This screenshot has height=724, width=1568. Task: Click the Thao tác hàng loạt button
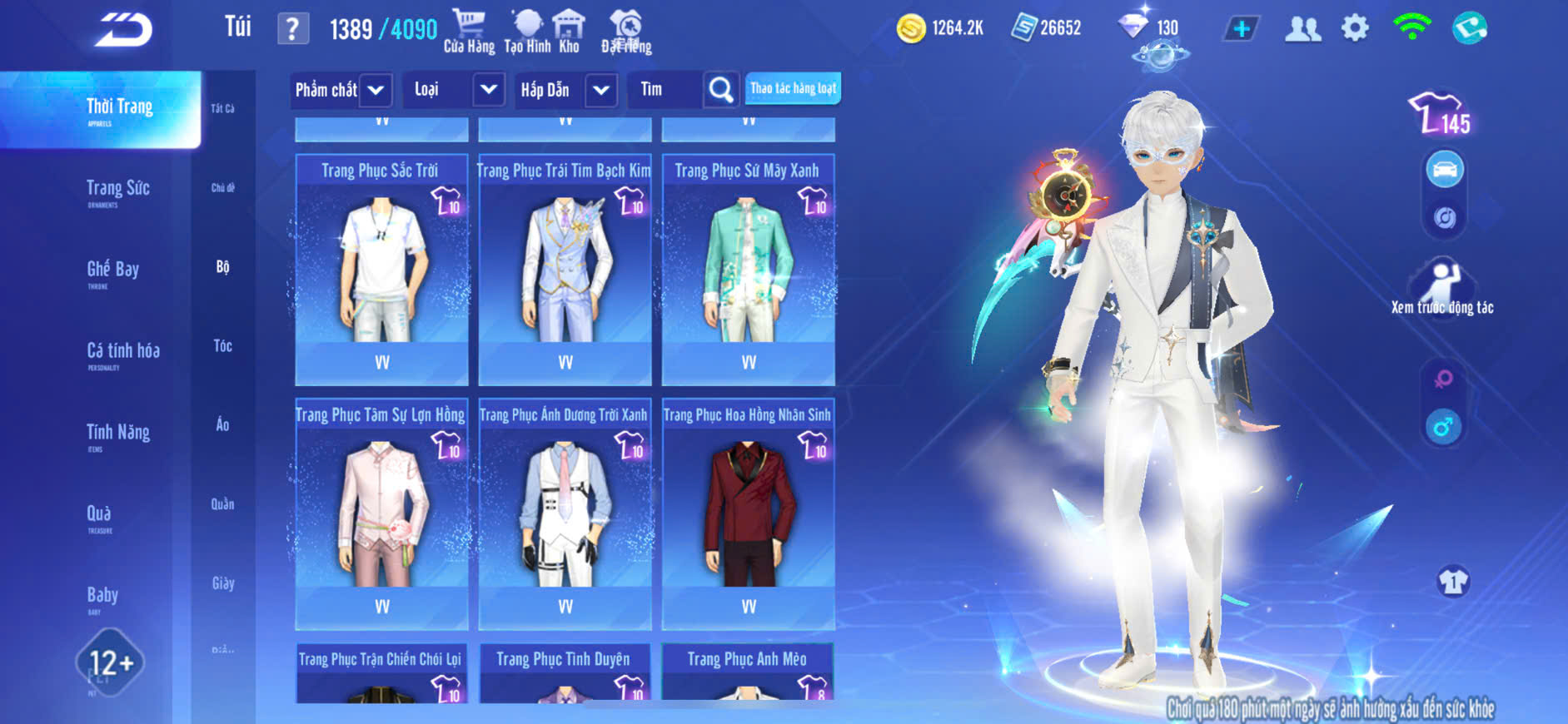(793, 88)
